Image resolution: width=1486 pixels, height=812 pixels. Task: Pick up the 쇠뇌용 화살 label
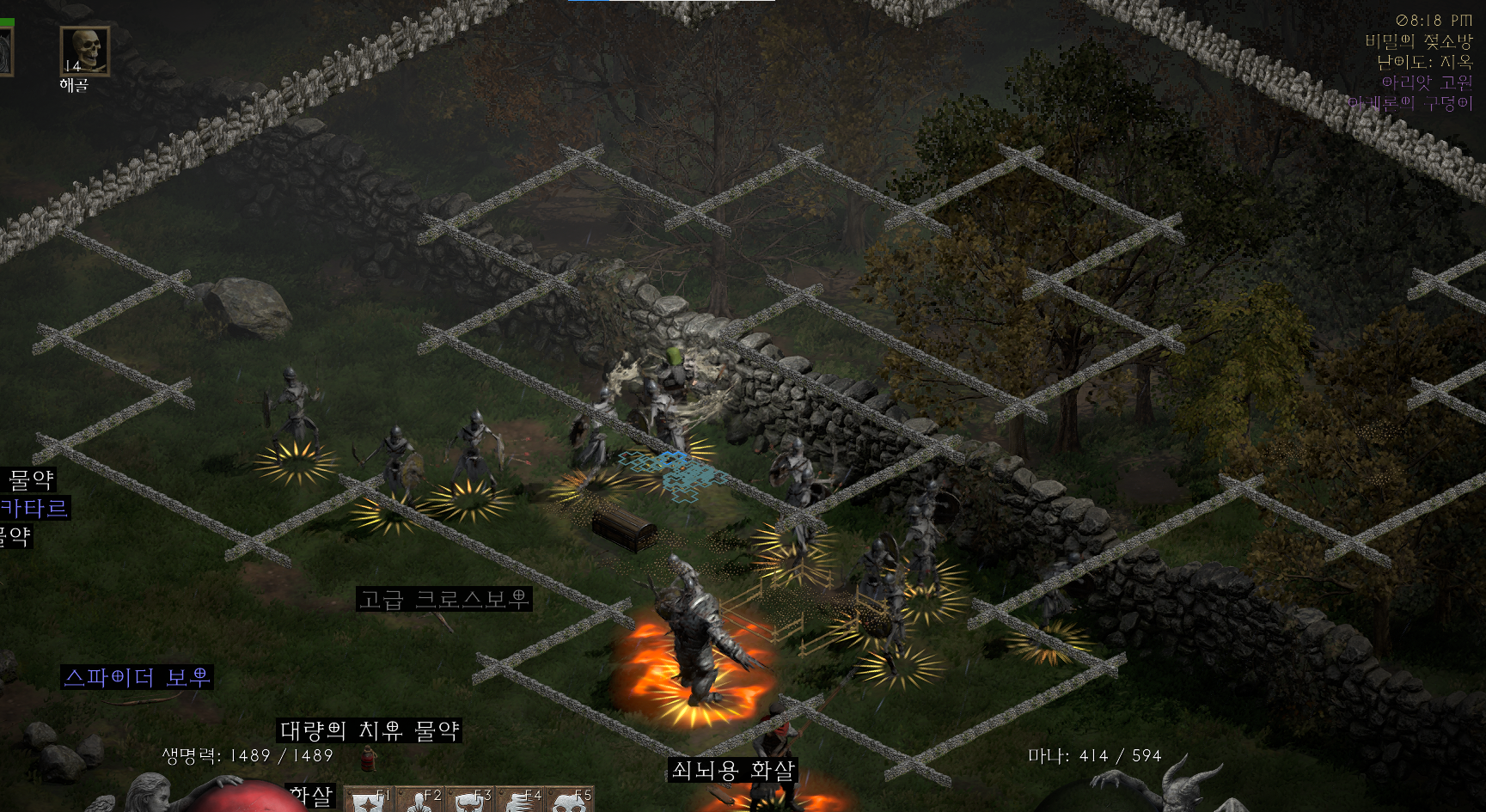pyautogui.click(x=732, y=770)
